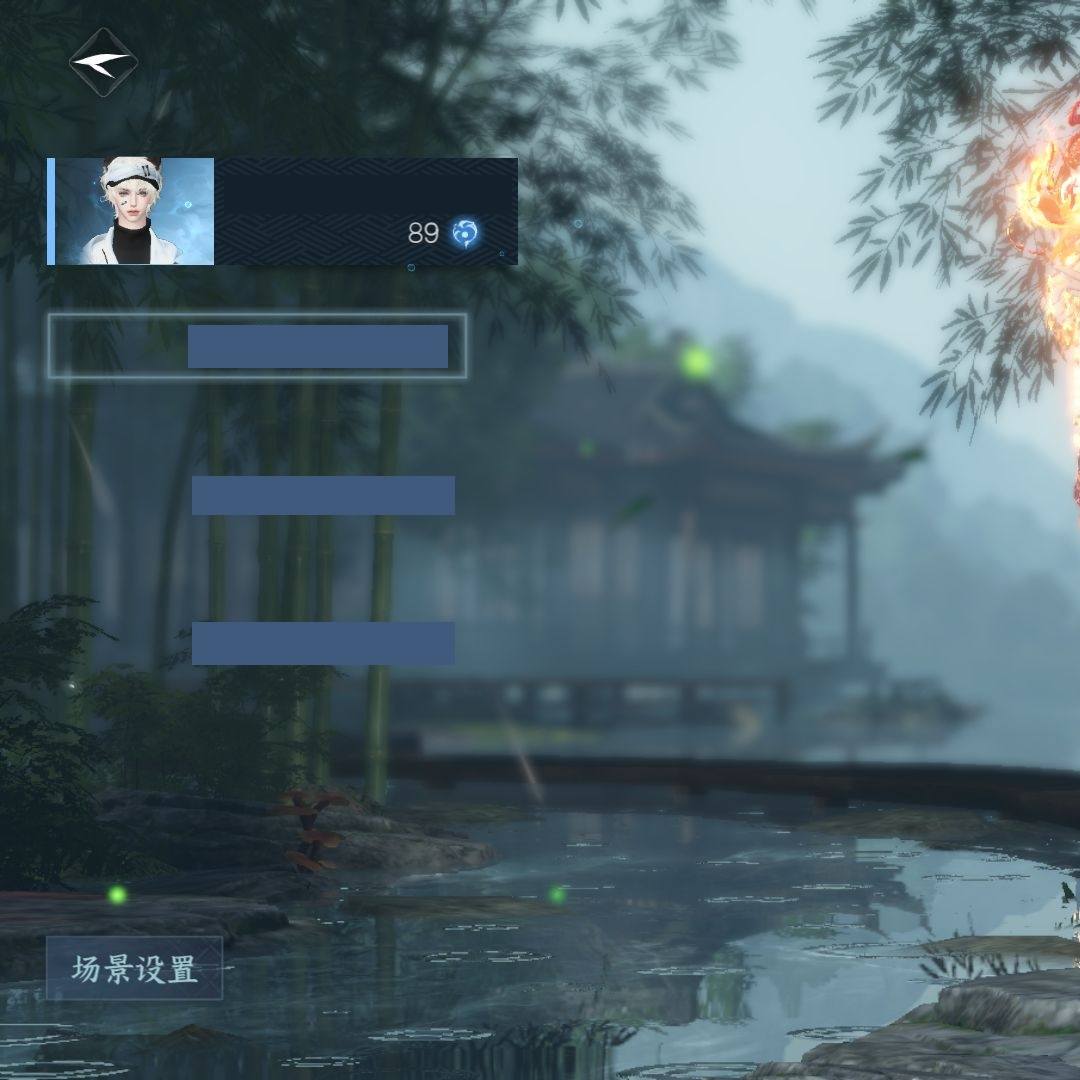The height and width of the screenshot is (1080, 1080).
Task: Open the 场景设置 scene settings
Action: point(134,968)
